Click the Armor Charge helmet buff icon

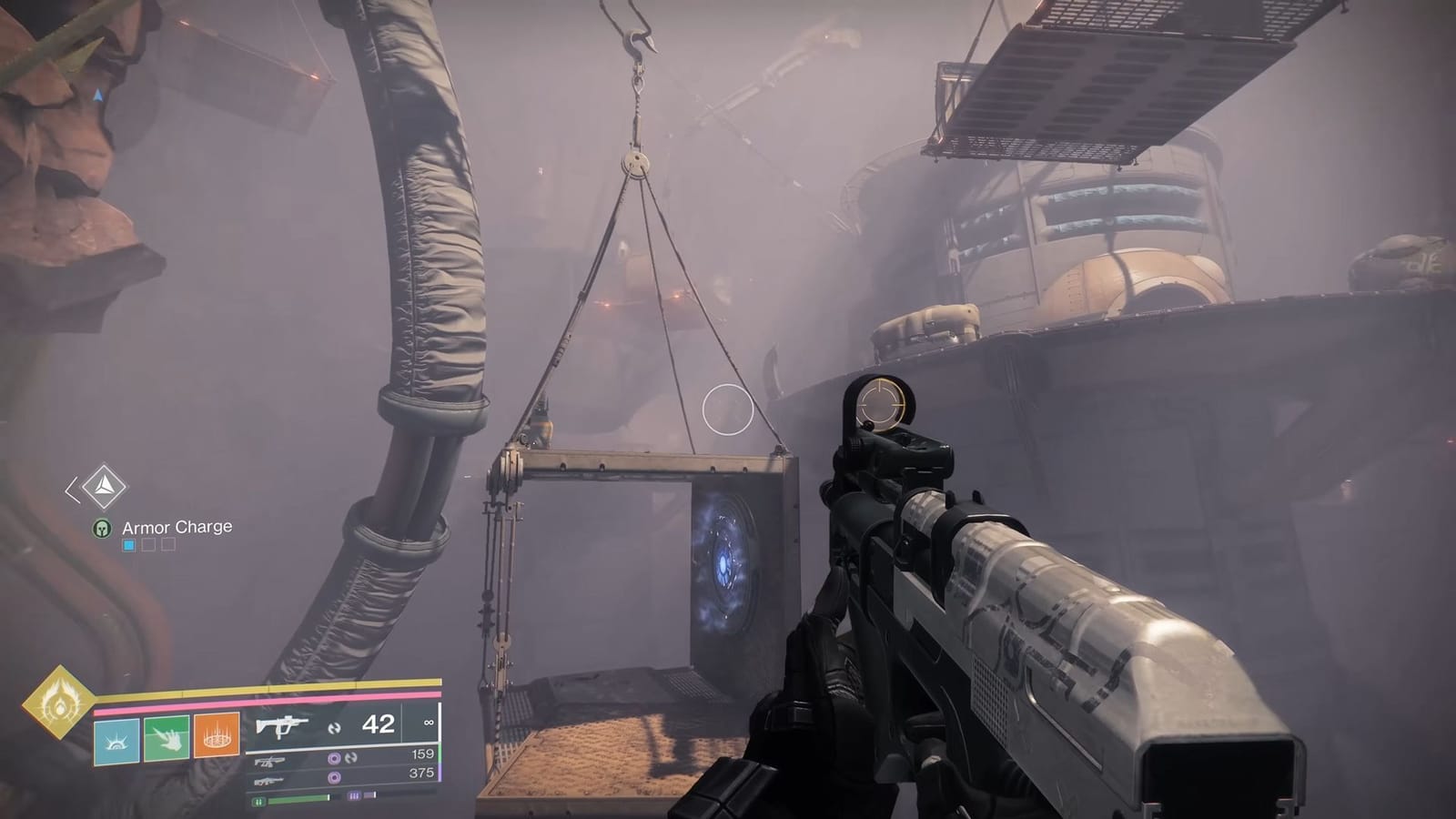(102, 529)
